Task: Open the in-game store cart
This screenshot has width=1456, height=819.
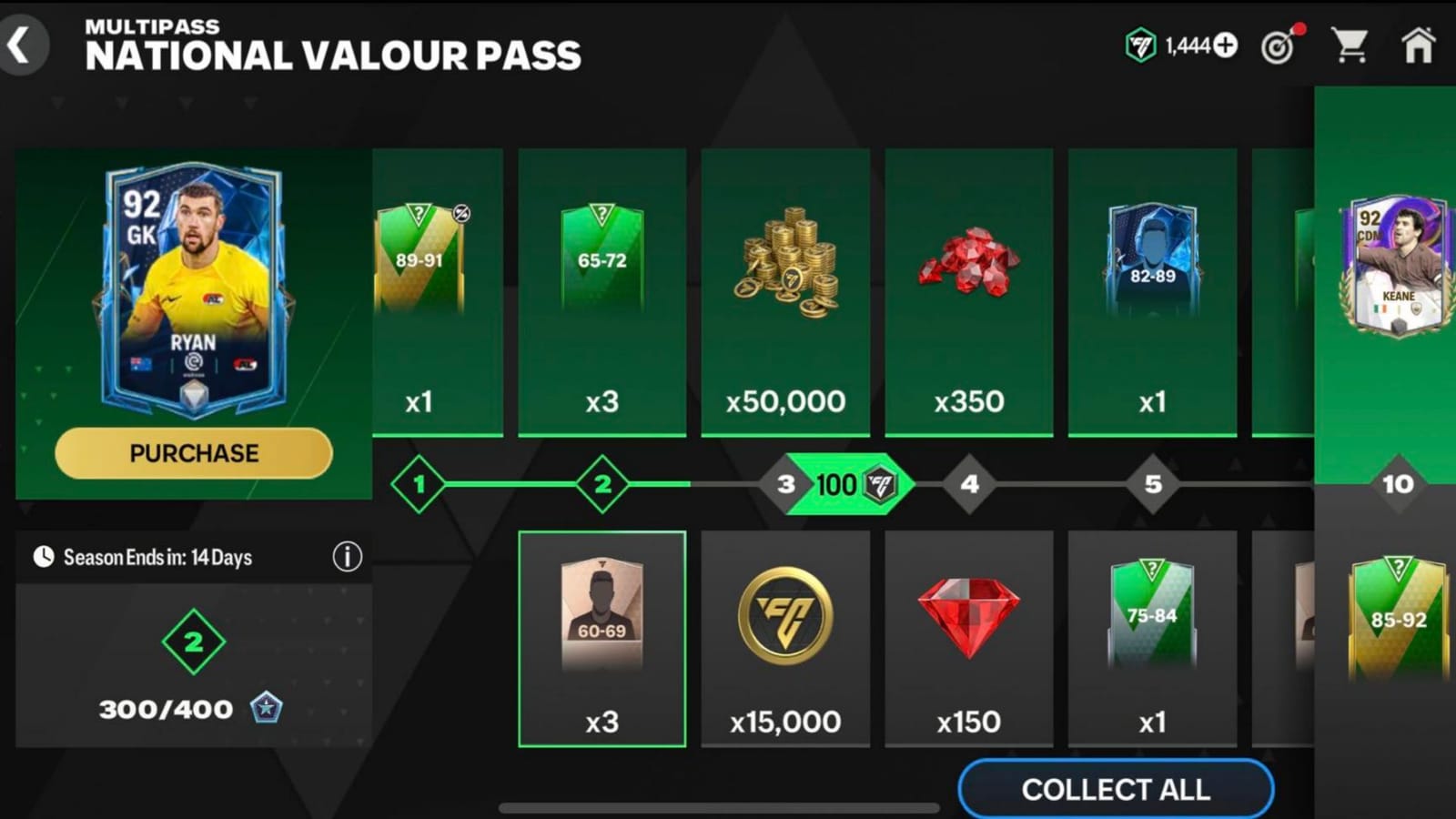Action: [x=1353, y=45]
